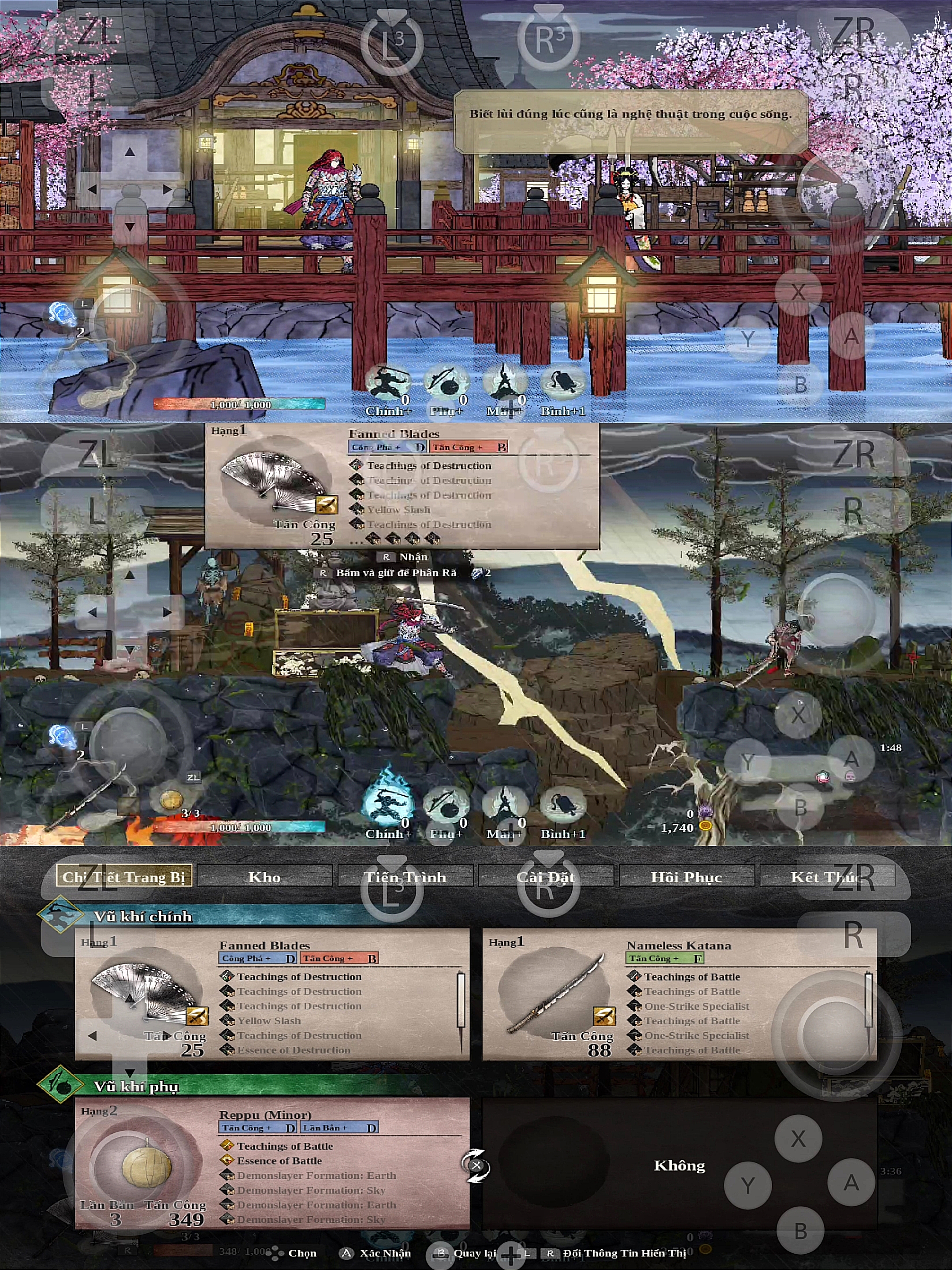The image size is (952, 1270).
Task: Switch to the Kho tab
Action: [264, 877]
